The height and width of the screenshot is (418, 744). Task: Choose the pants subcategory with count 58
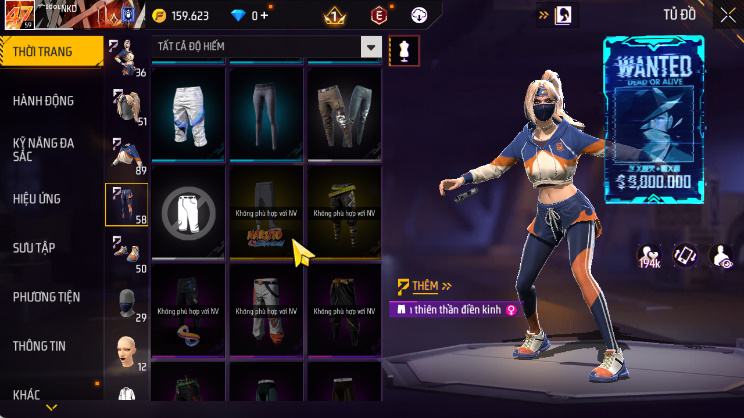127,204
